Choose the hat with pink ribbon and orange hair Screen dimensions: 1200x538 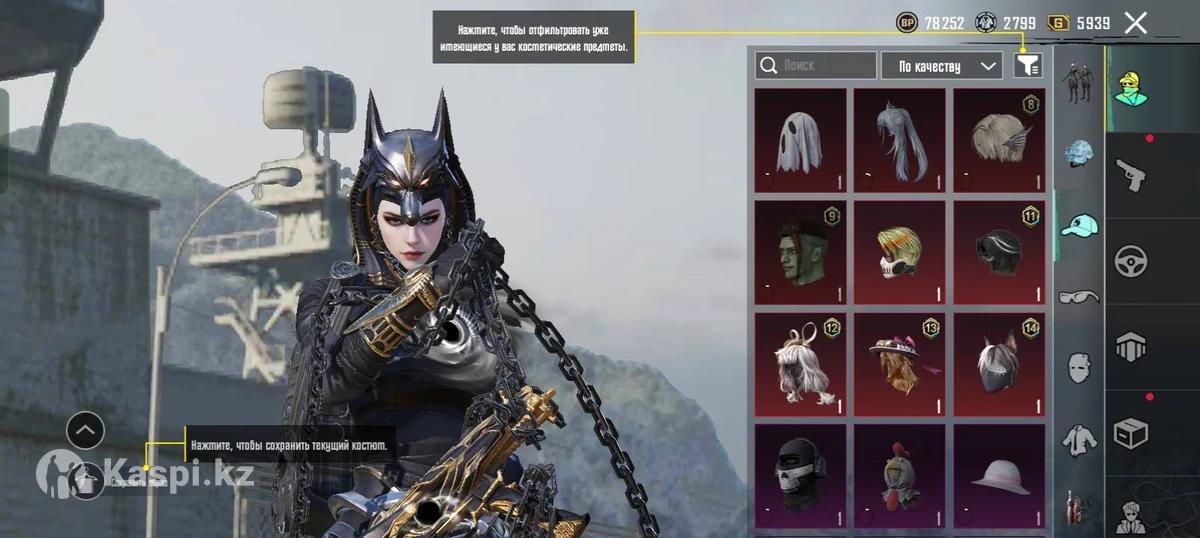point(899,364)
